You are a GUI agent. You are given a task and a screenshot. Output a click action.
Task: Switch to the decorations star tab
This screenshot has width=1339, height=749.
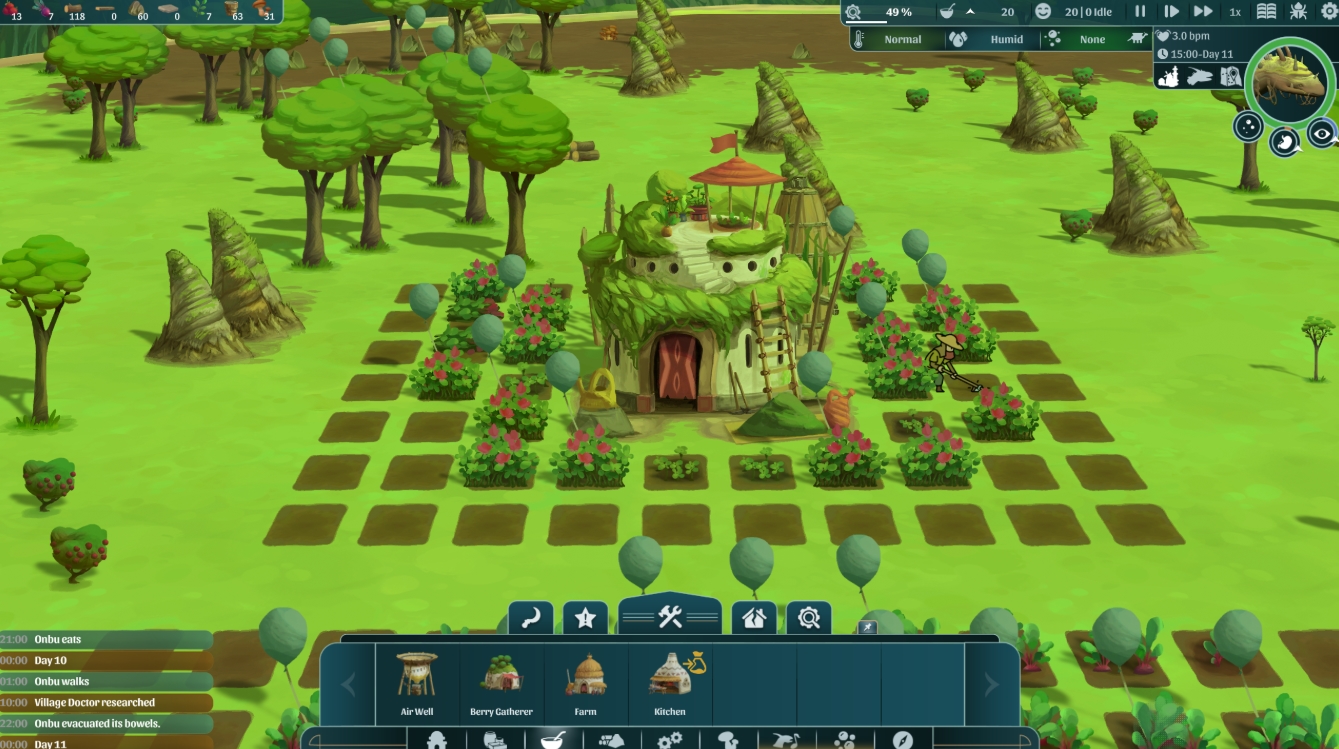point(585,617)
